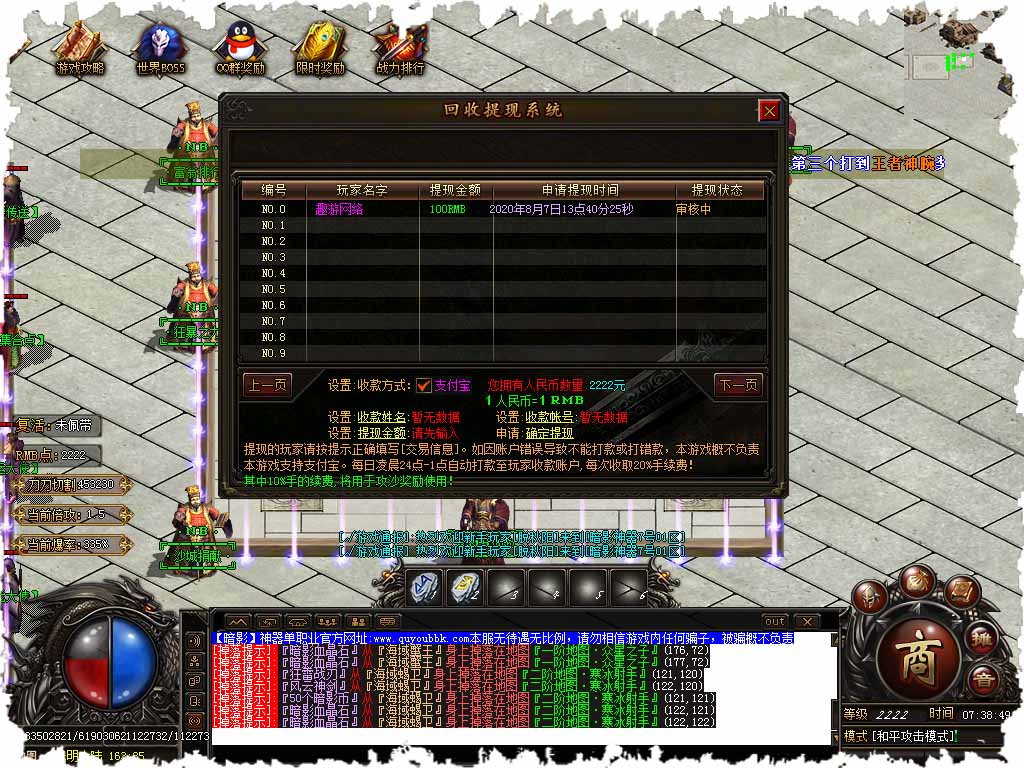The image size is (1024, 768).
Task: Click the round 摊 stall button
Action: (x=983, y=639)
